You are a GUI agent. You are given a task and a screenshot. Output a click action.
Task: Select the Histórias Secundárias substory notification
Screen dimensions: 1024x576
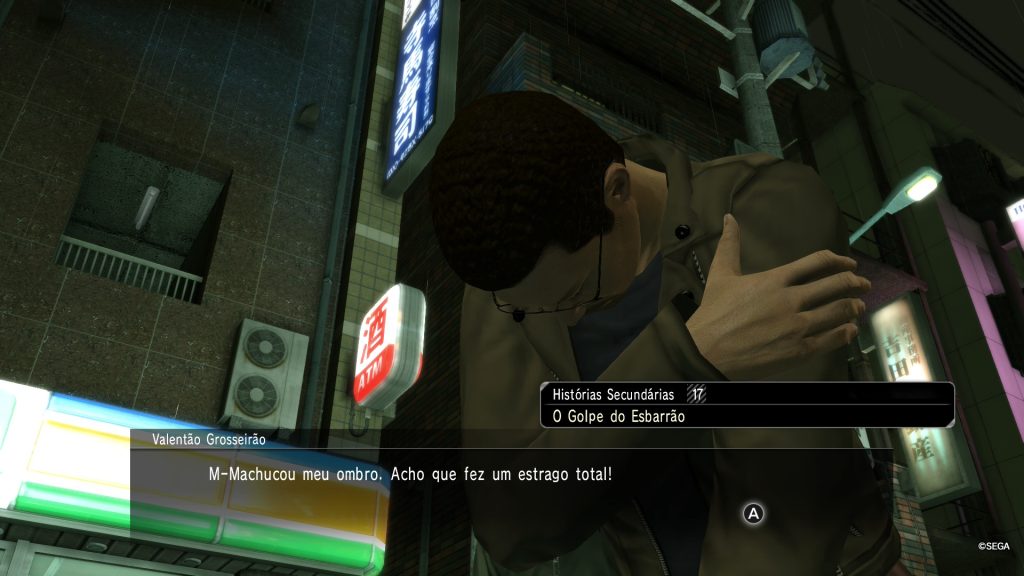point(746,405)
